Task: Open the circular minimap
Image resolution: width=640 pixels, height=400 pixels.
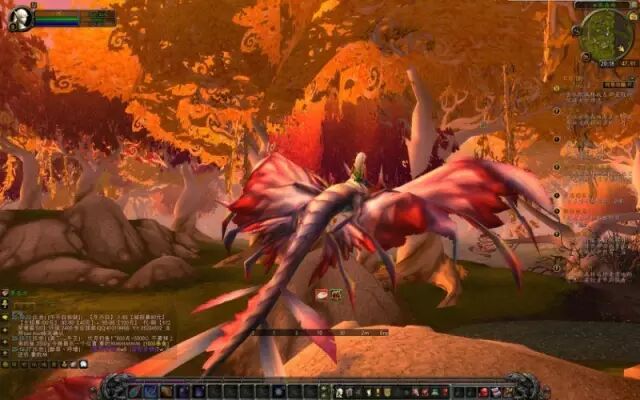Action: coord(604,33)
